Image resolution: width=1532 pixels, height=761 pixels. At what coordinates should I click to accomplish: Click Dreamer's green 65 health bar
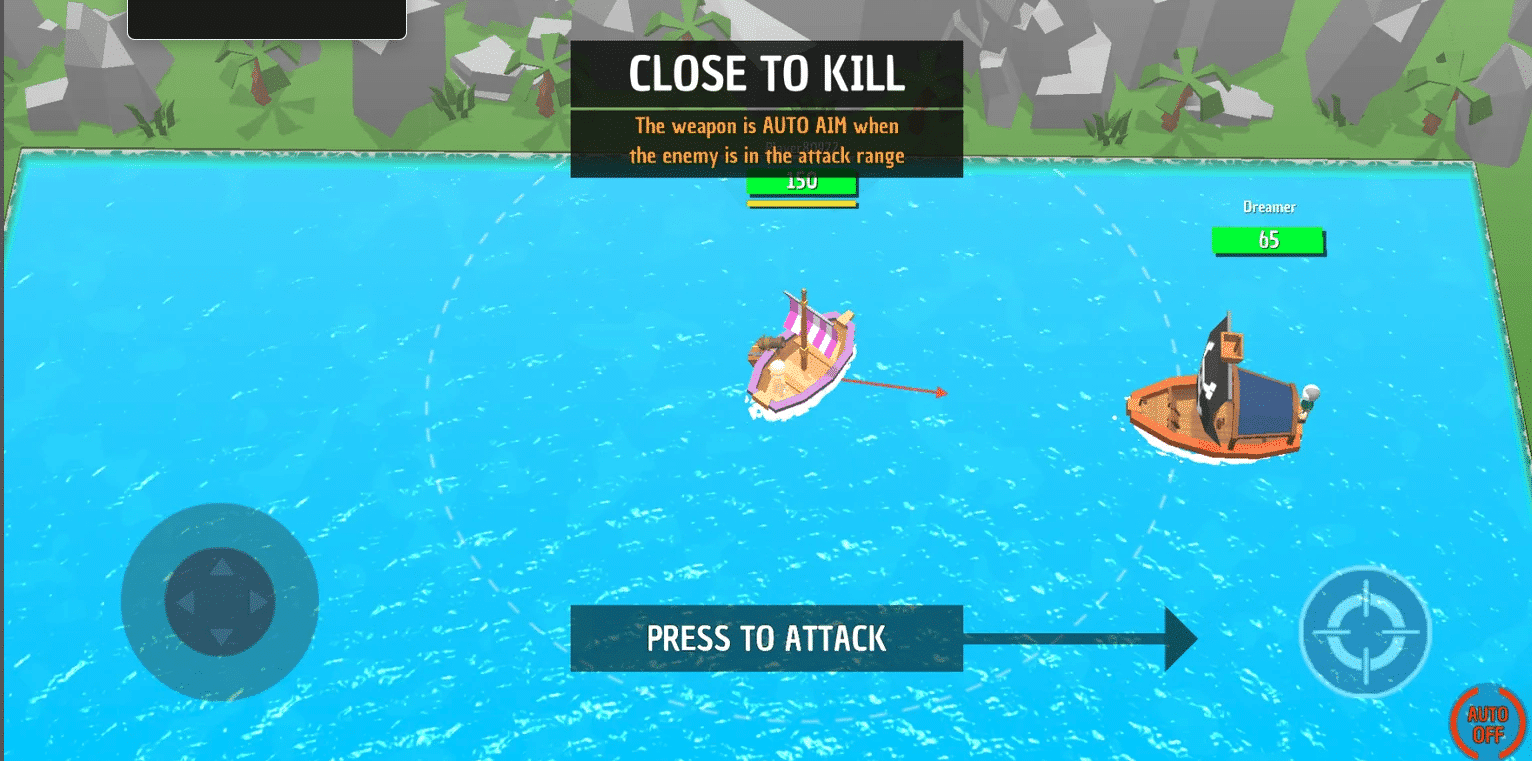[1268, 240]
